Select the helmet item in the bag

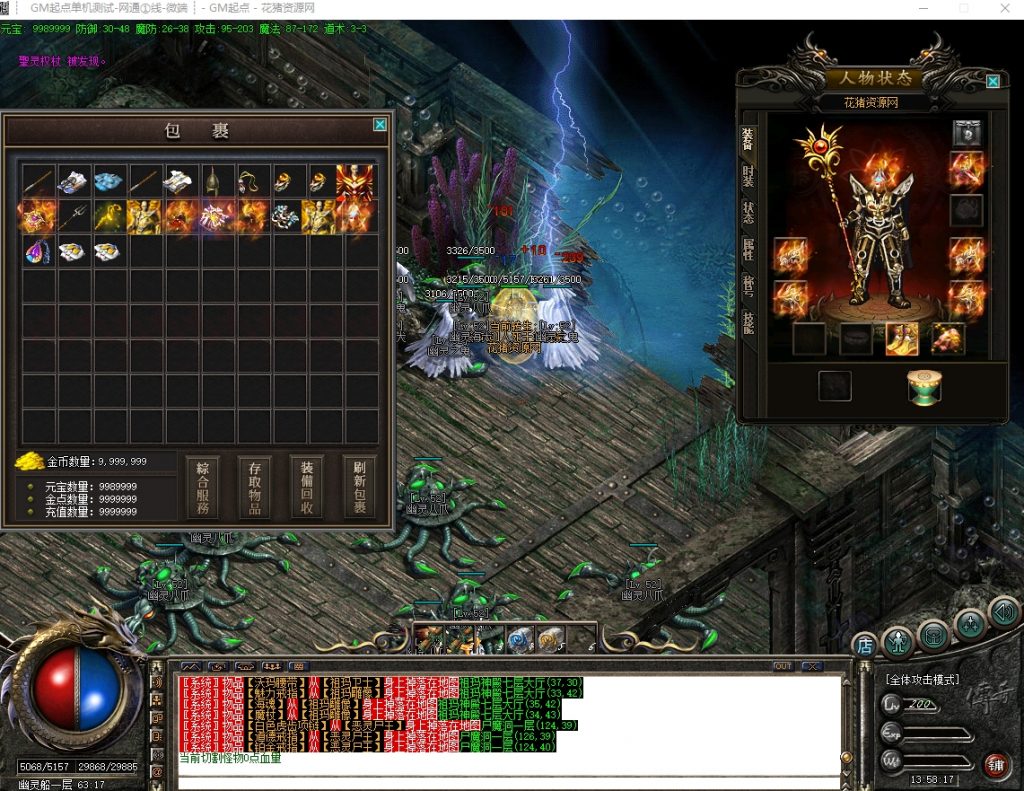tap(213, 181)
